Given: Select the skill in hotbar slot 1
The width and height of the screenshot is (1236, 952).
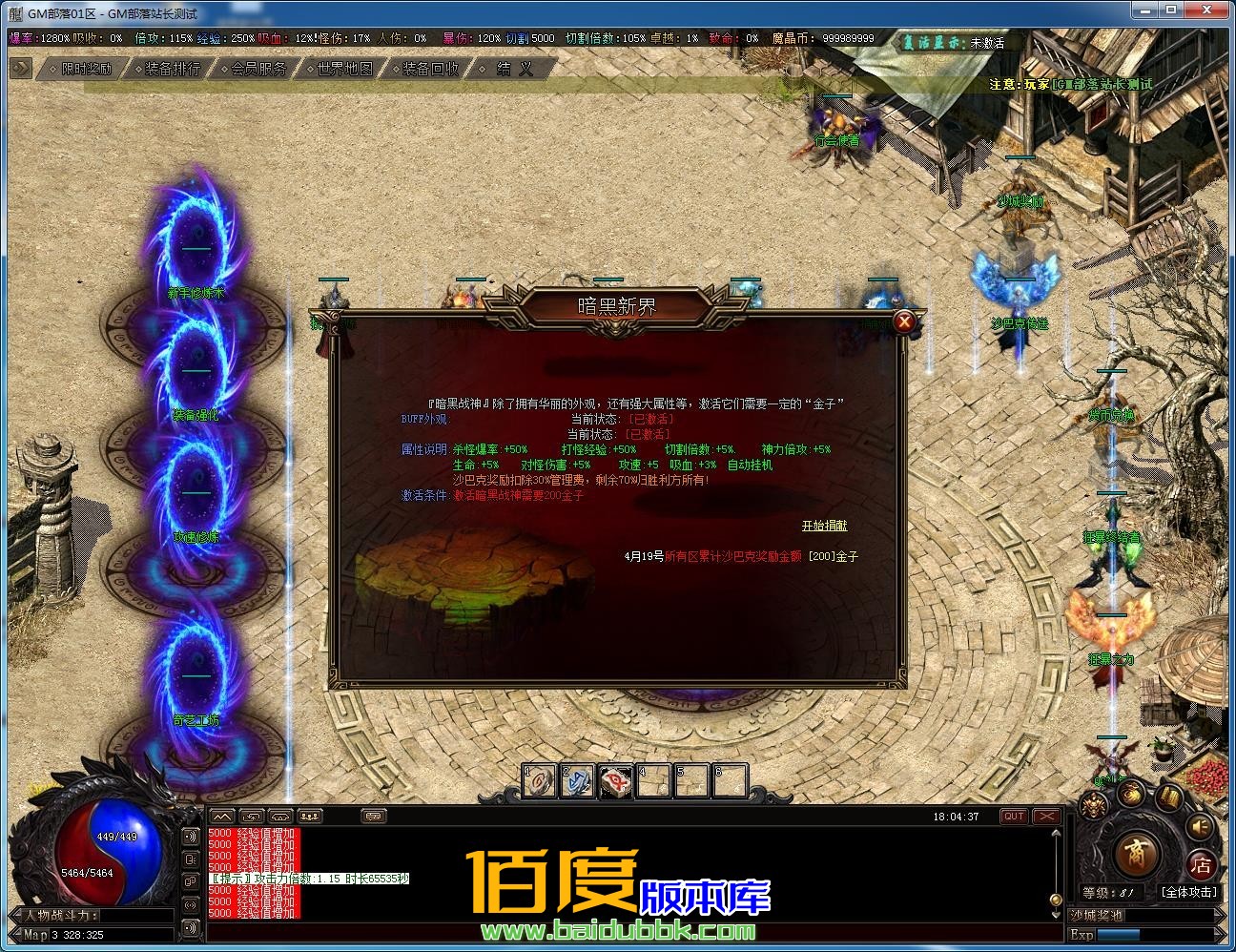Looking at the screenshot, I should [x=539, y=779].
